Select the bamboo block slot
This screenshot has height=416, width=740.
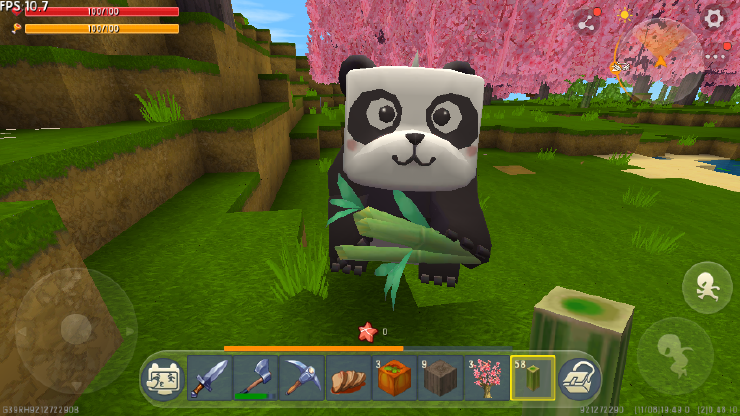coord(532,378)
